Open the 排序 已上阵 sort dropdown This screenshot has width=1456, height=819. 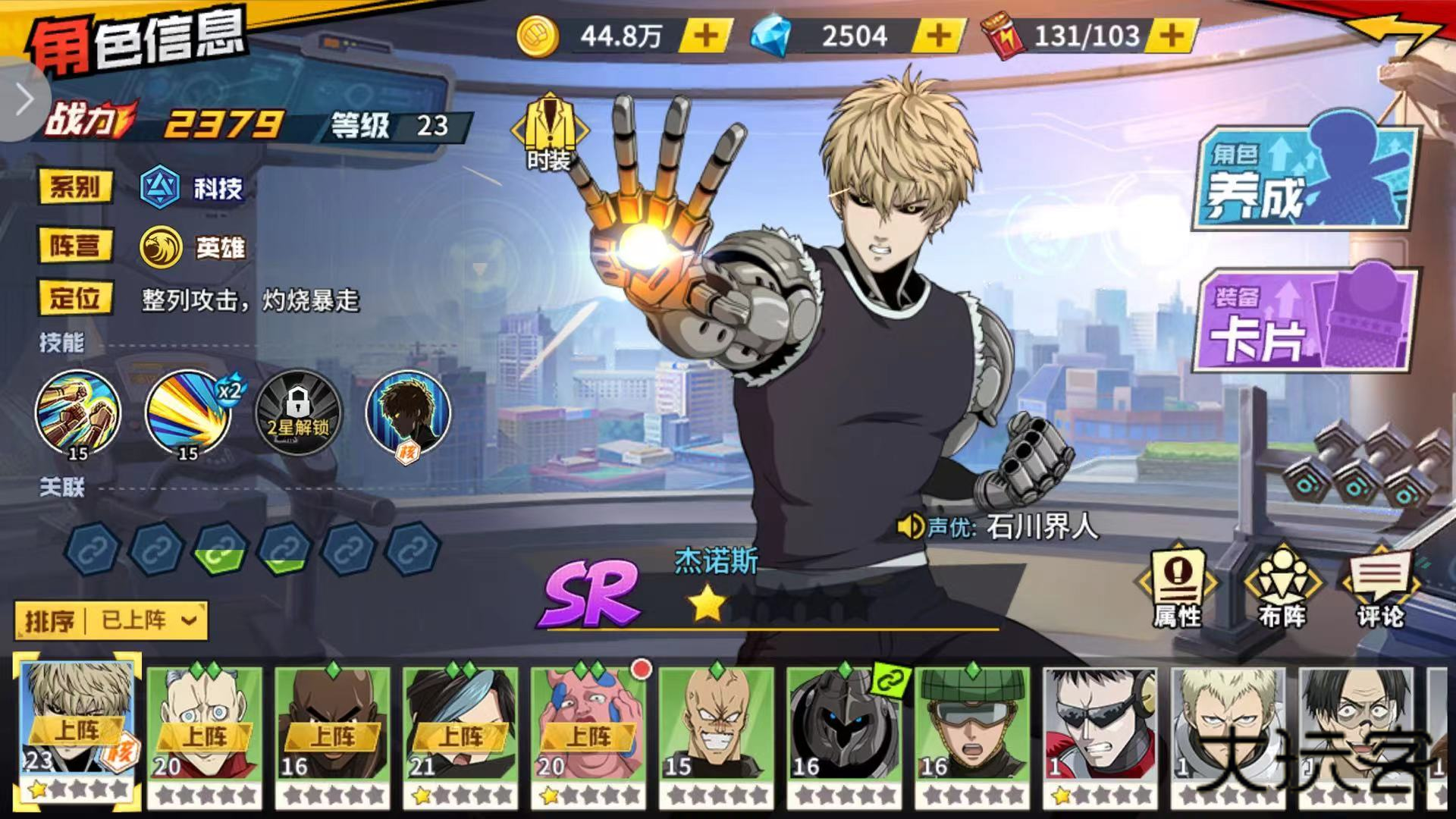(x=111, y=621)
